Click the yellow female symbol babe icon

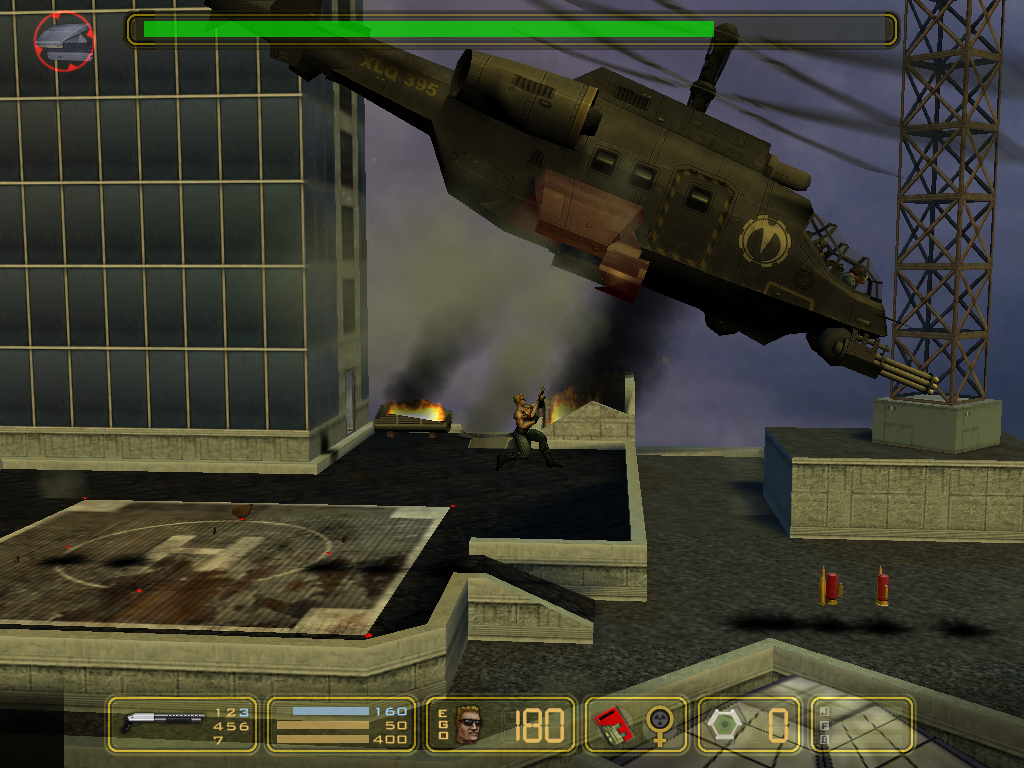659,725
